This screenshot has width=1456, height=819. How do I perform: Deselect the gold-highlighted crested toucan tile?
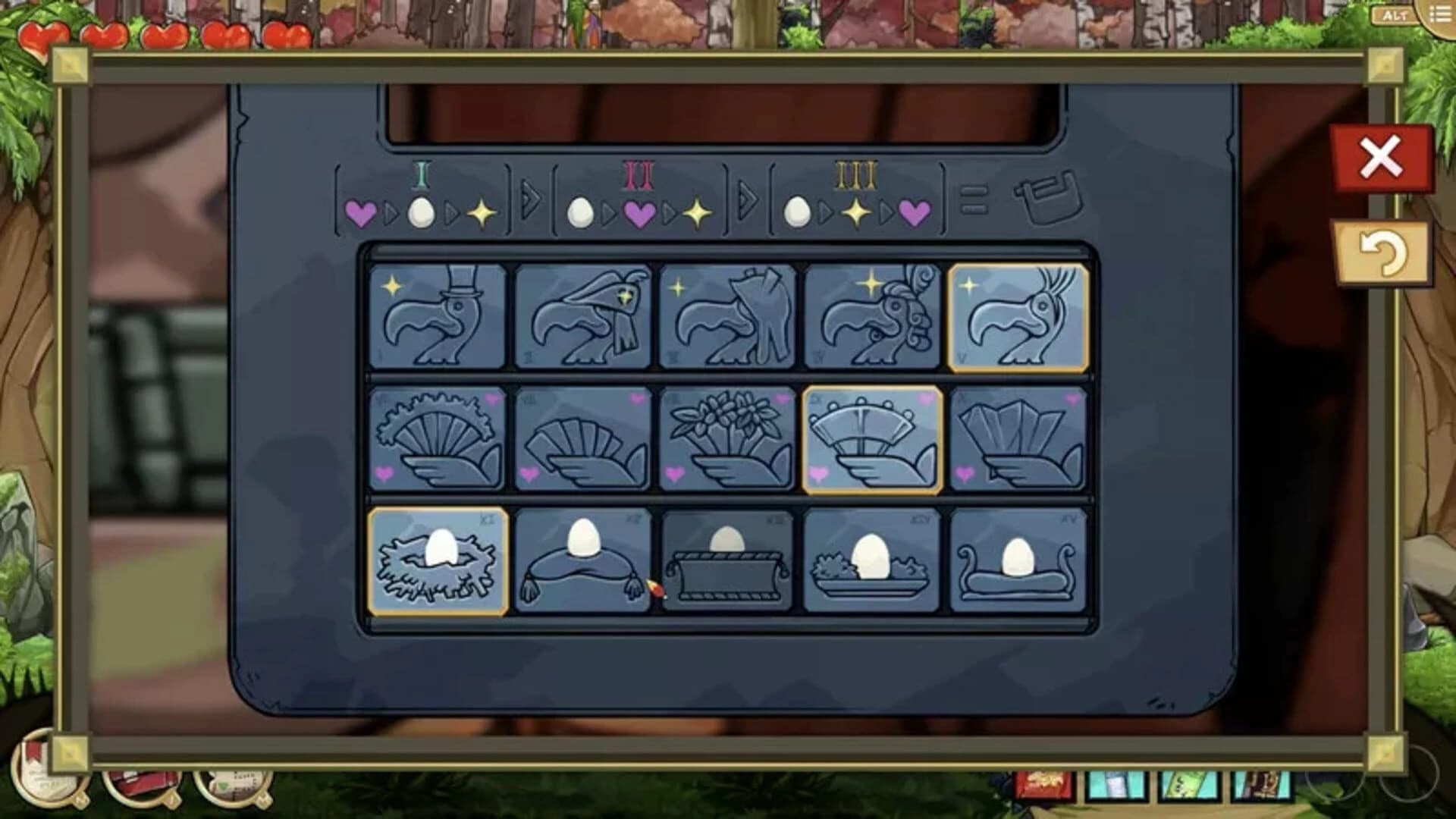1020,315
